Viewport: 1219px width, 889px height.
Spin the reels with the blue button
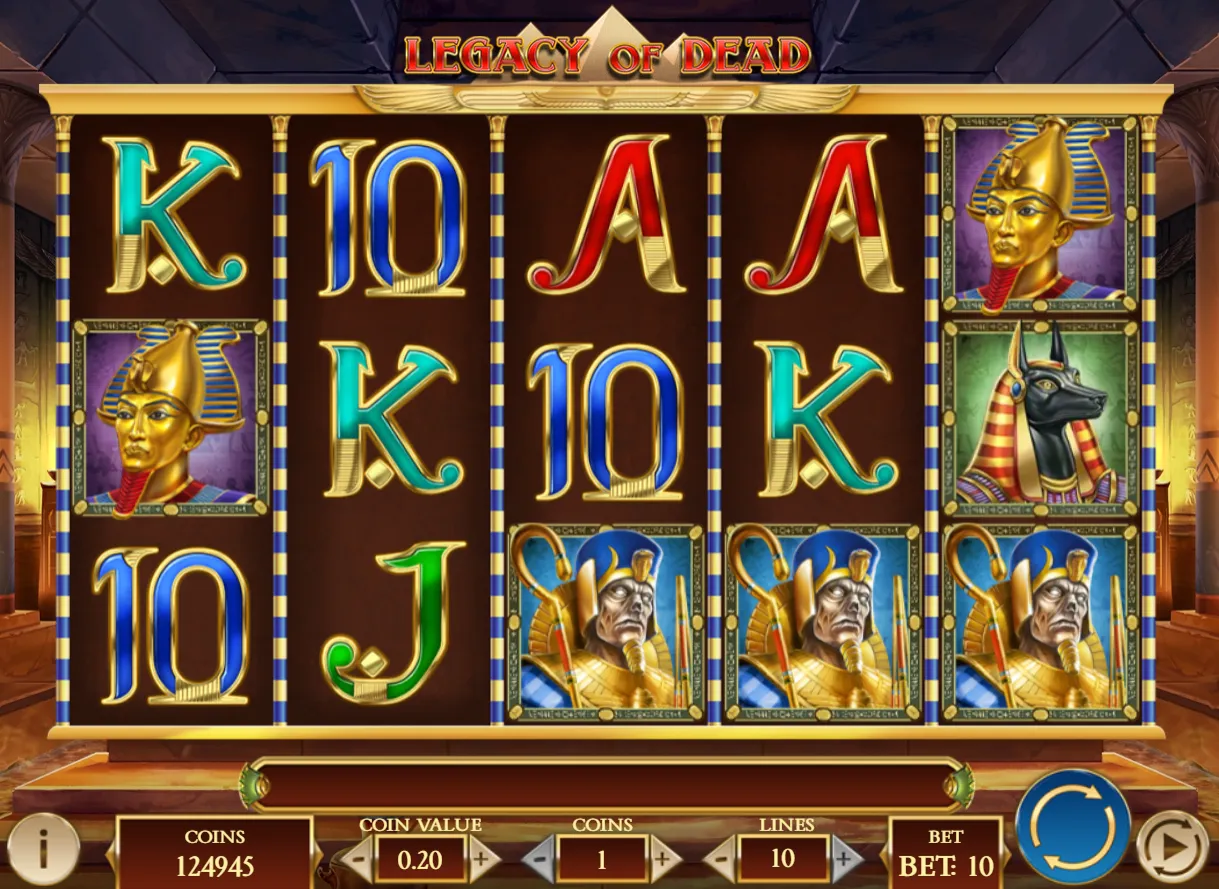(x=1073, y=826)
